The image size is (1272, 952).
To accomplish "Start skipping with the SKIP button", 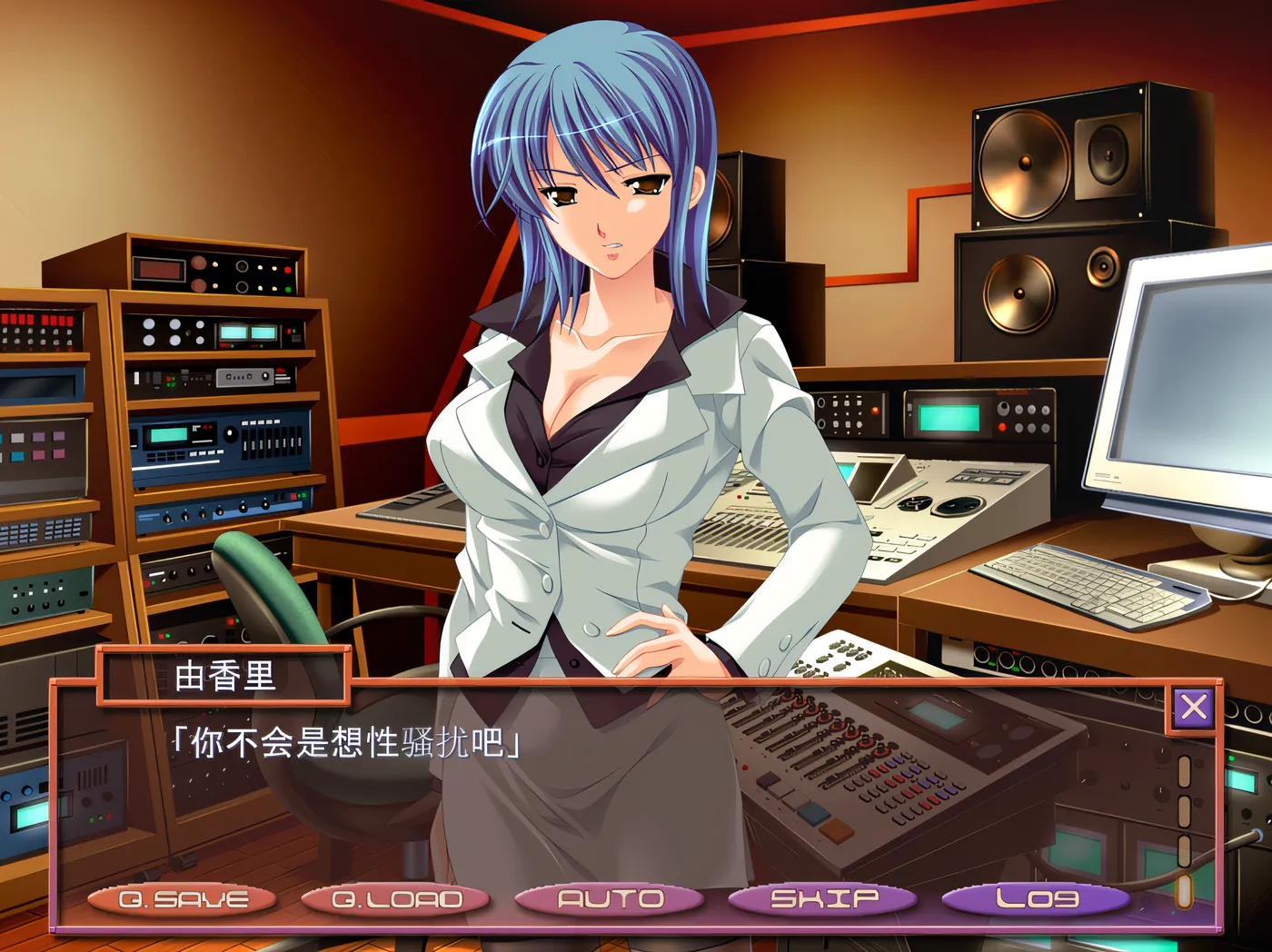I will coord(823,899).
